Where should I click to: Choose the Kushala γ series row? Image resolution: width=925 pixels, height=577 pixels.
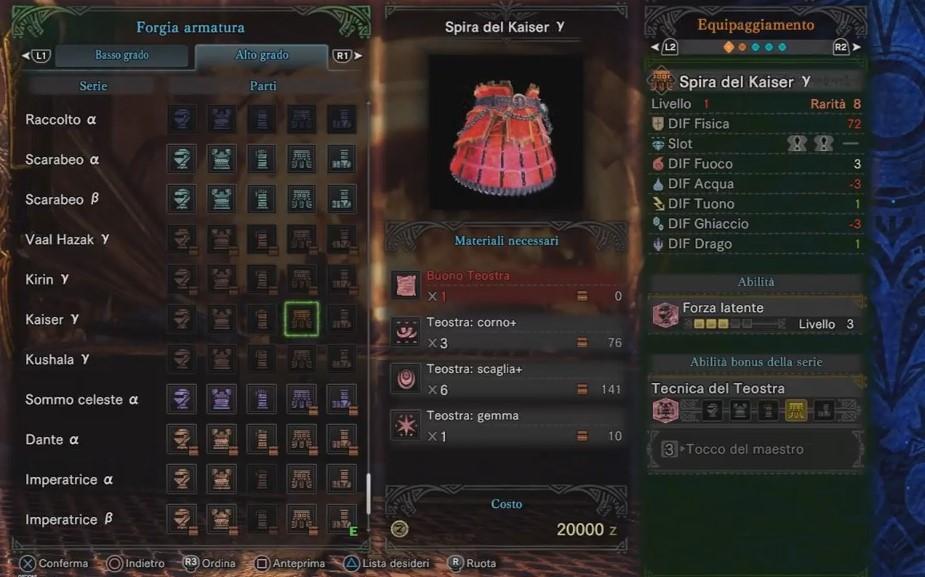coord(57,360)
